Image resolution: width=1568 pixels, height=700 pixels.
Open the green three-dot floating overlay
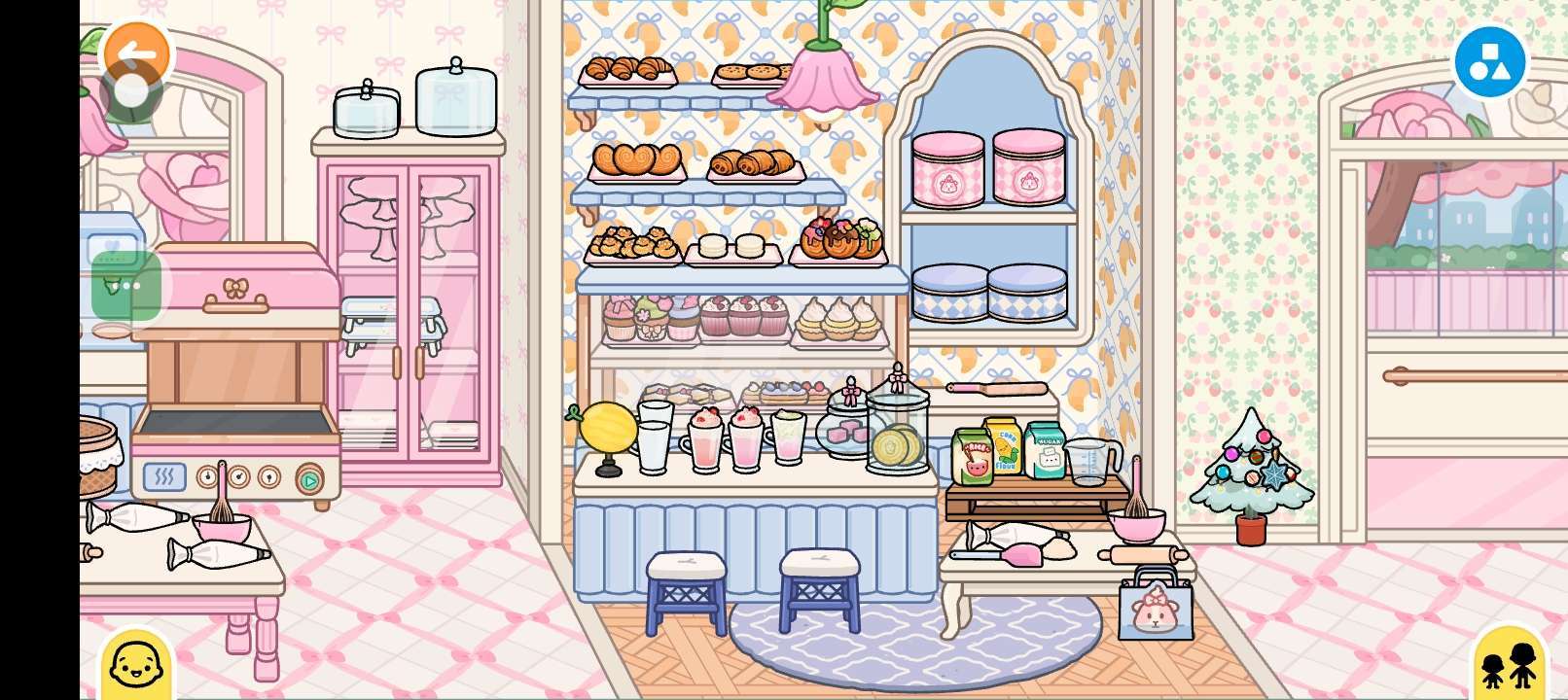click(126, 286)
